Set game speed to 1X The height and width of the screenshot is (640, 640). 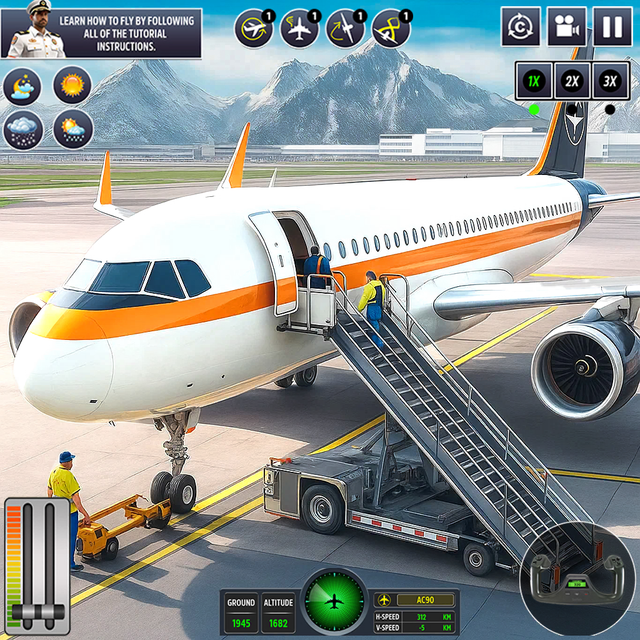[534, 81]
